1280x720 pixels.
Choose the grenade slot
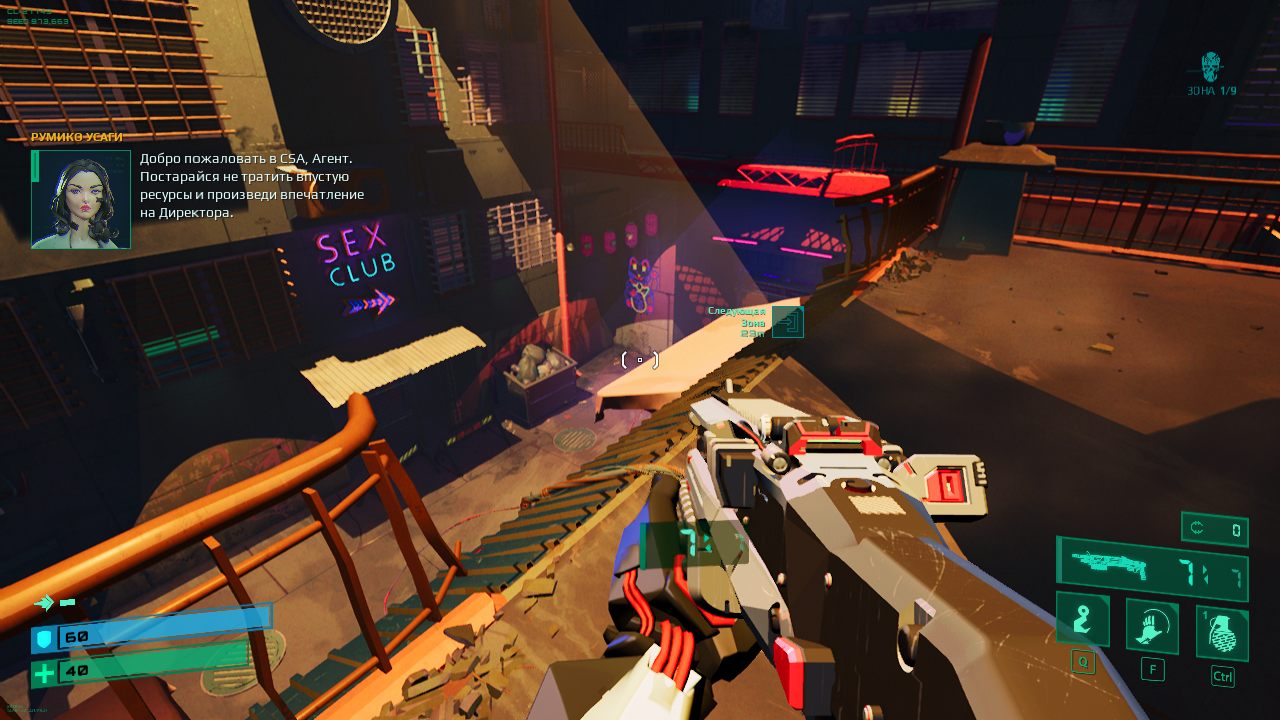1222,633
